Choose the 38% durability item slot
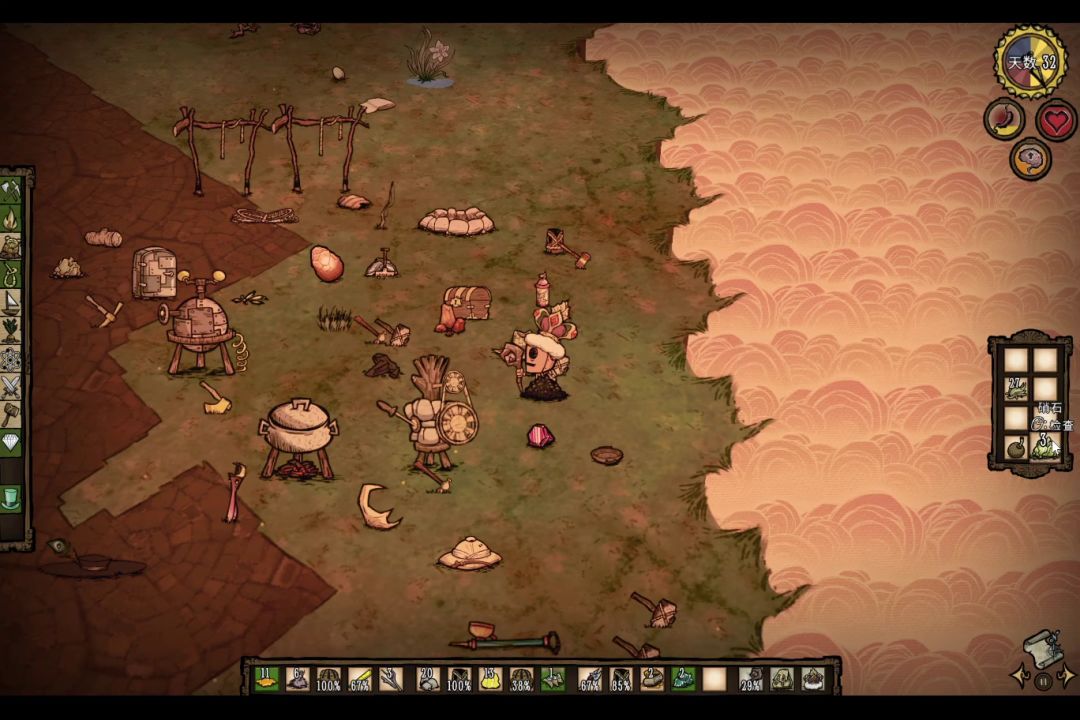This screenshot has width=1080, height=720. coord(521,679)
